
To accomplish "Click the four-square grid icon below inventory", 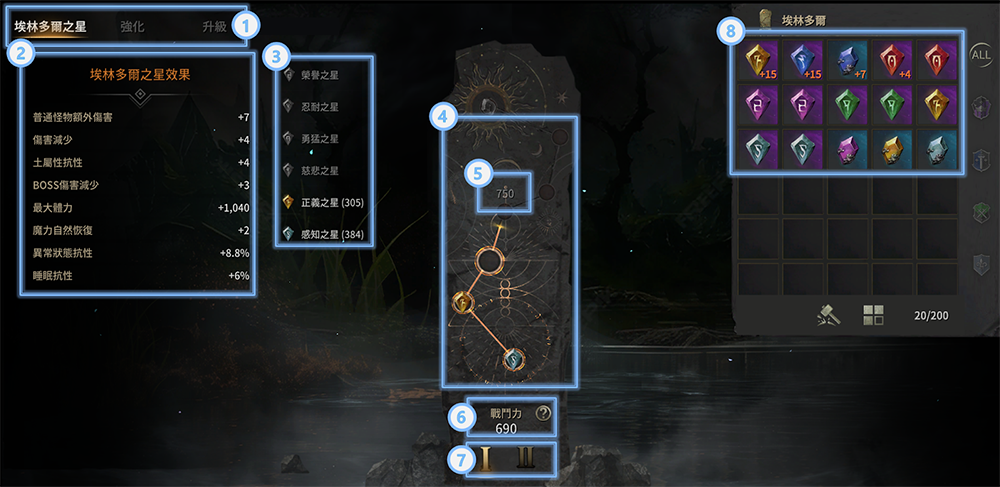I will click(873, 316).
